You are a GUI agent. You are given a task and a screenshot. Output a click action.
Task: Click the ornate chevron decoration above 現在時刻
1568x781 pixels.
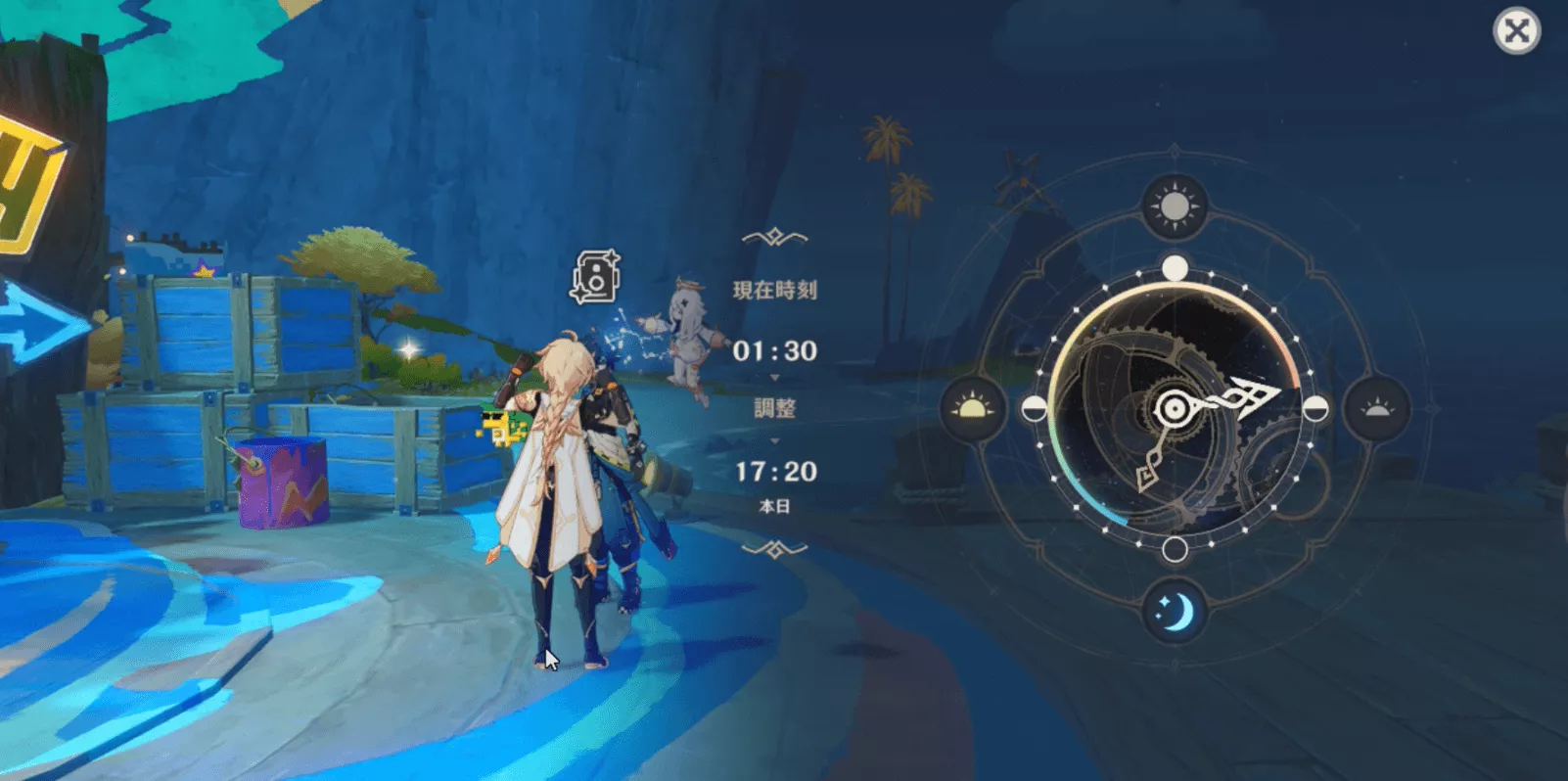(774, 235)
